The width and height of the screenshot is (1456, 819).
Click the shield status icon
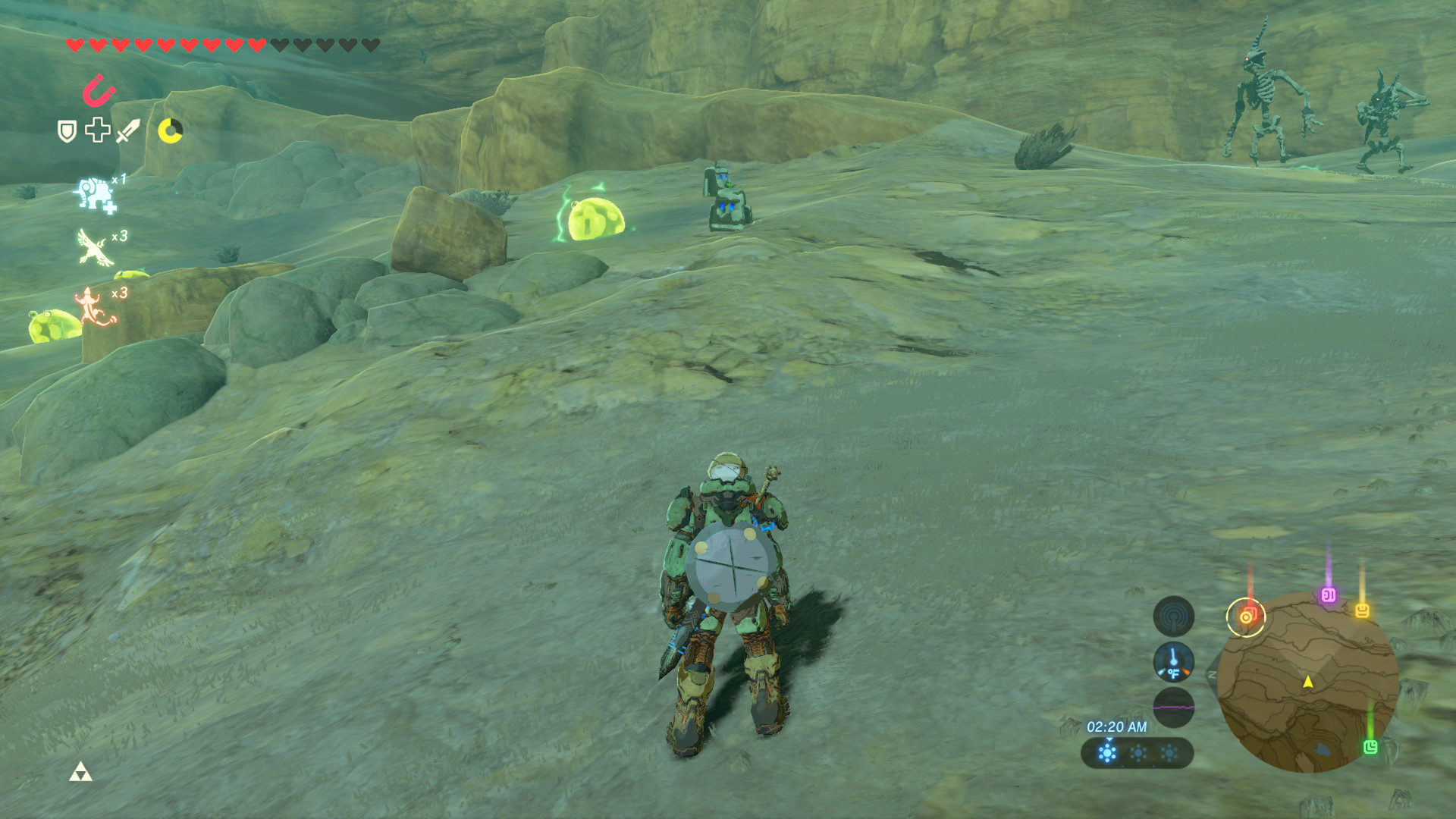67,130
